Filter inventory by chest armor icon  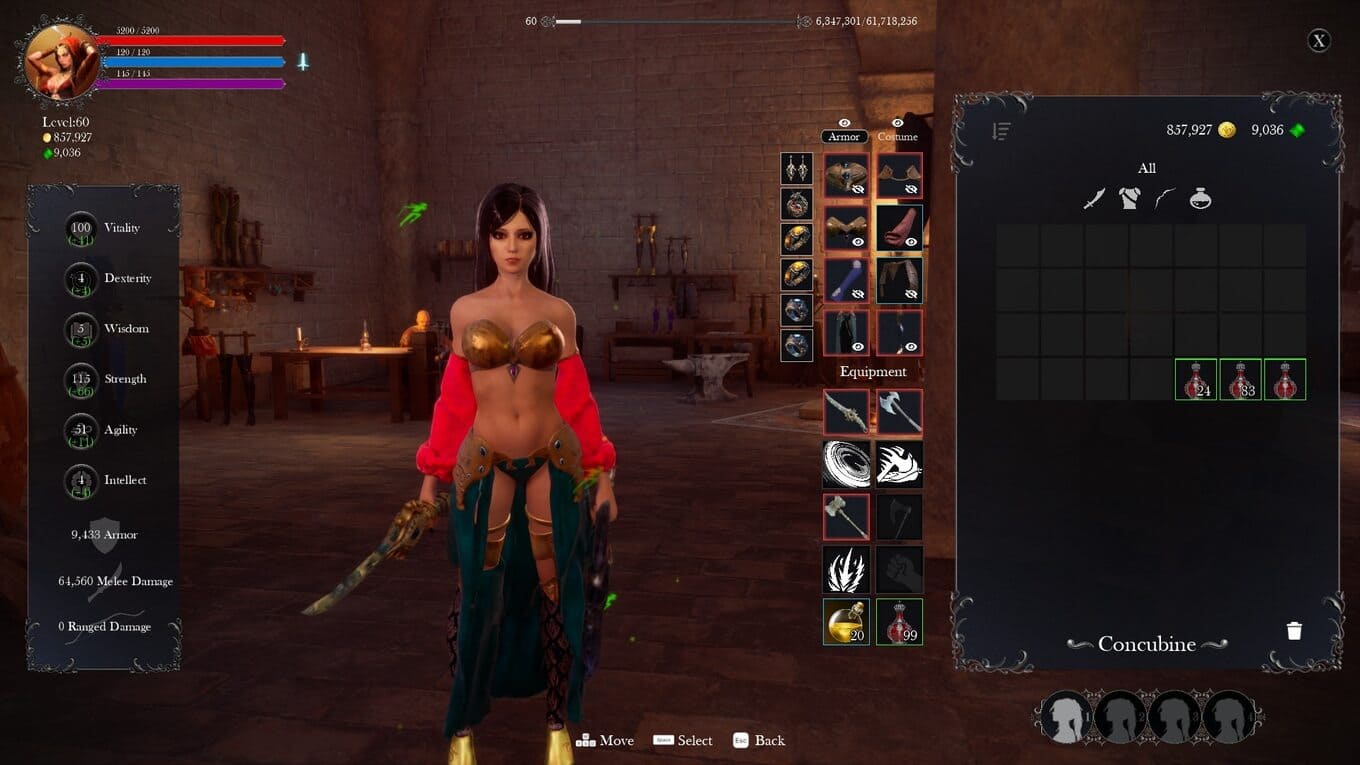point(1129,199)
